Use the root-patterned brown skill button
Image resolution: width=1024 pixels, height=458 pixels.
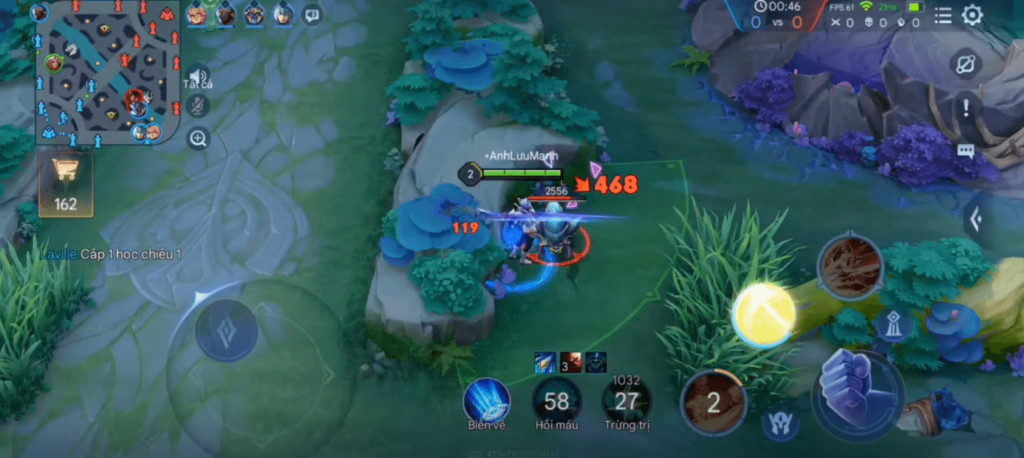(850, 266)
